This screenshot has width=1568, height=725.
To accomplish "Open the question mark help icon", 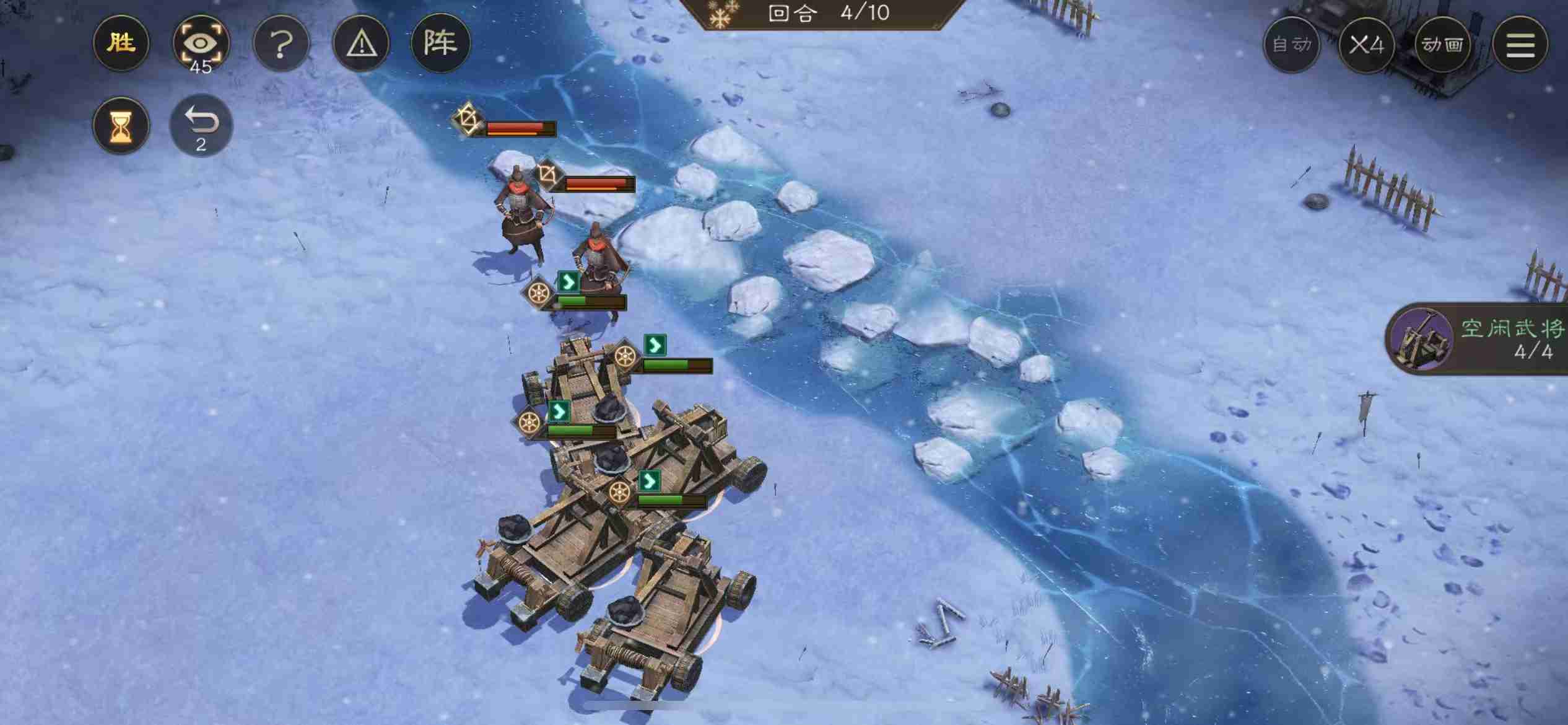I will pyautogui.click(x=282, y=43).
